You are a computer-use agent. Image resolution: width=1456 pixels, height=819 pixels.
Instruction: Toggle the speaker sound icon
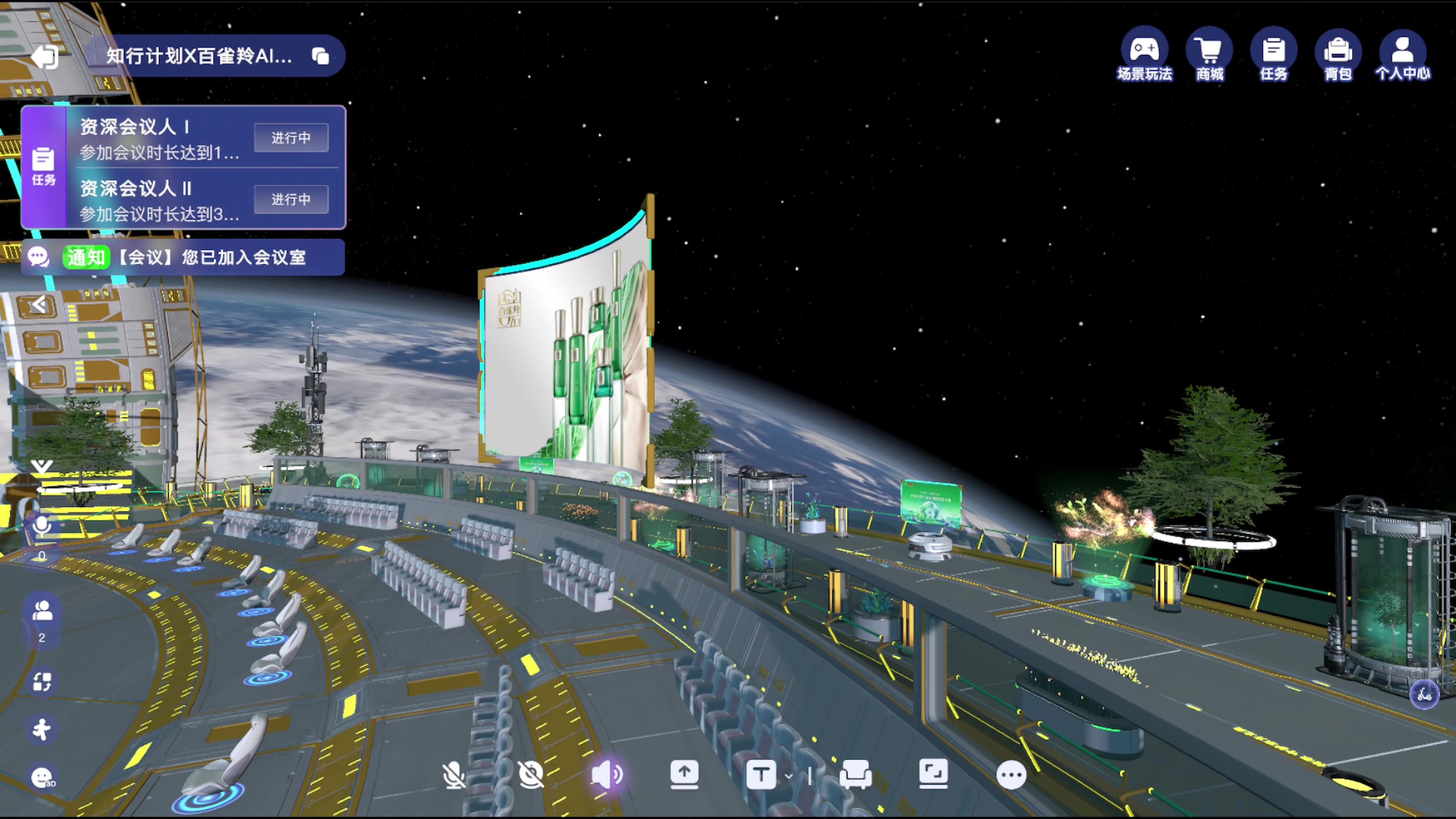click(607, 774)
